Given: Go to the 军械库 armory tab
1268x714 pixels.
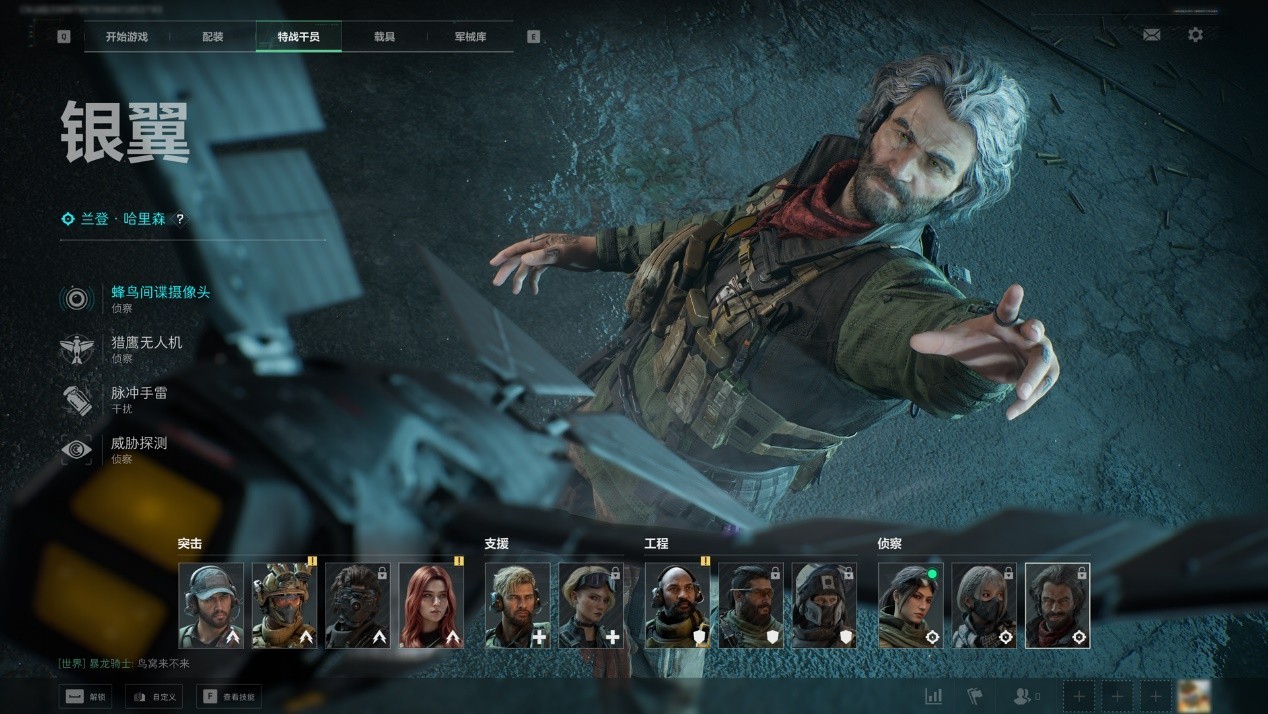Looking at the screenshot, I should click(470, 37).
